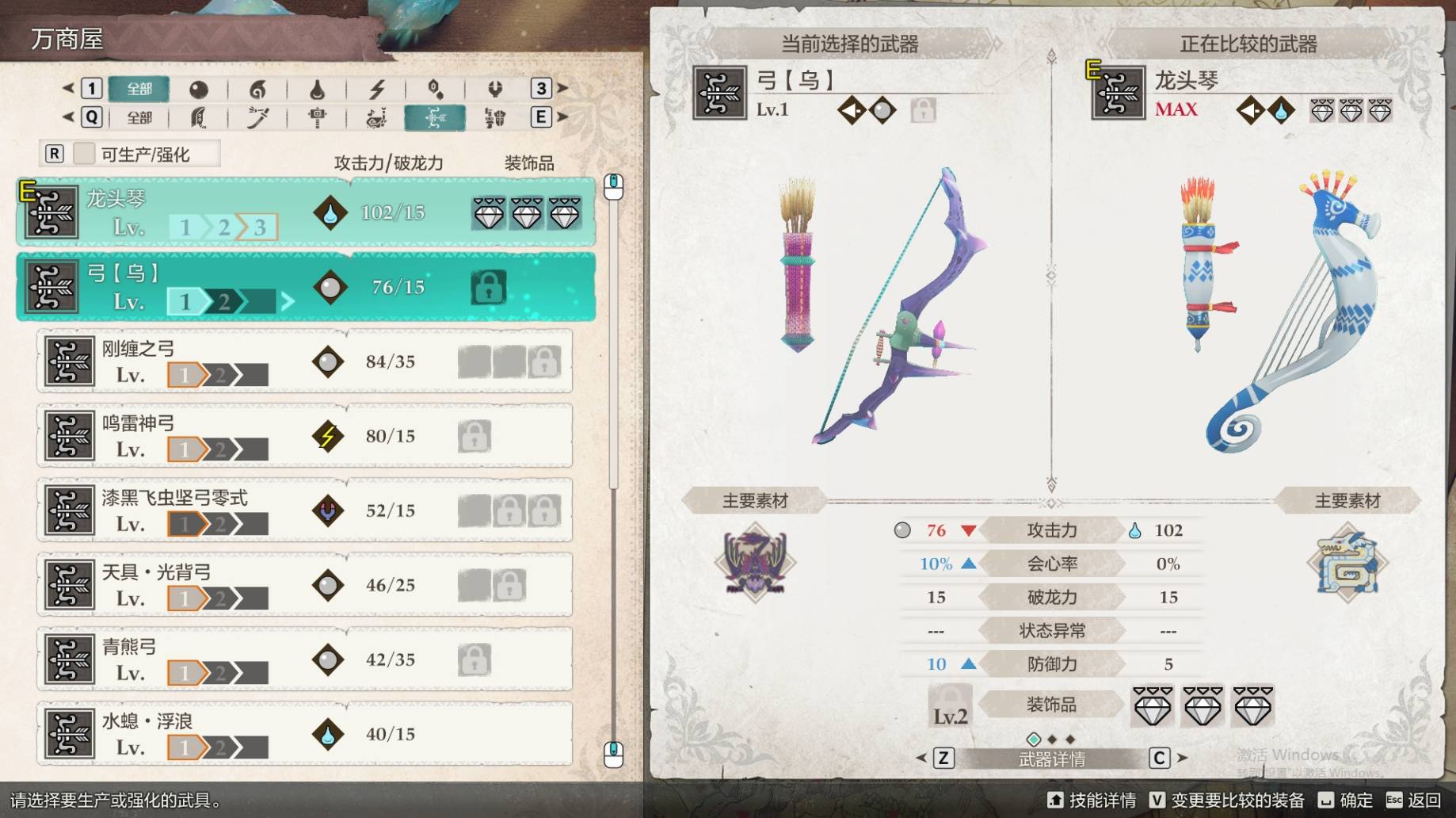Switch to the hammer weapon type tab

pyautogui.click(x=317, y=118)
